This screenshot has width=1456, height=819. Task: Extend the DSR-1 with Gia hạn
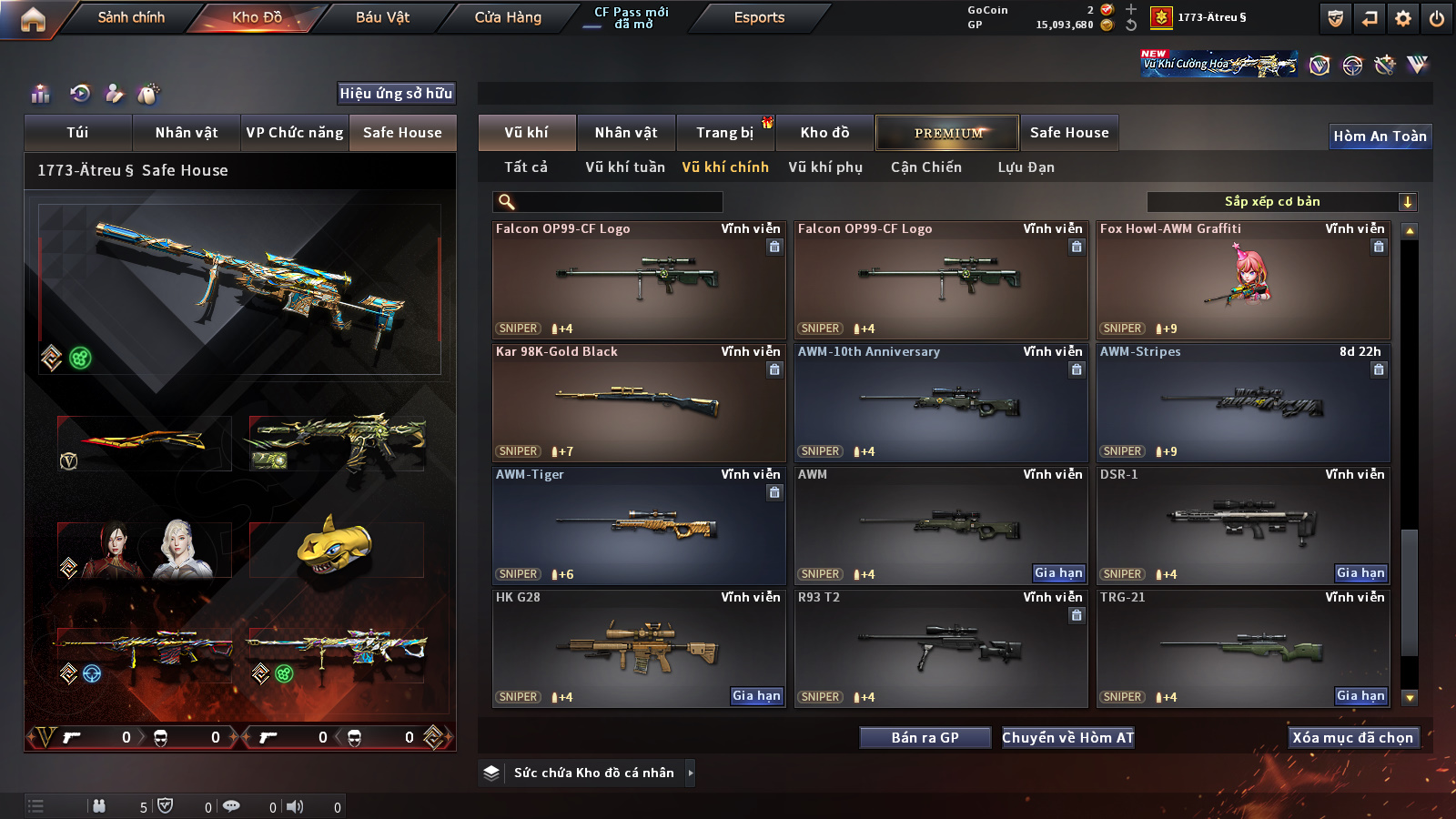pos(1360,573)
